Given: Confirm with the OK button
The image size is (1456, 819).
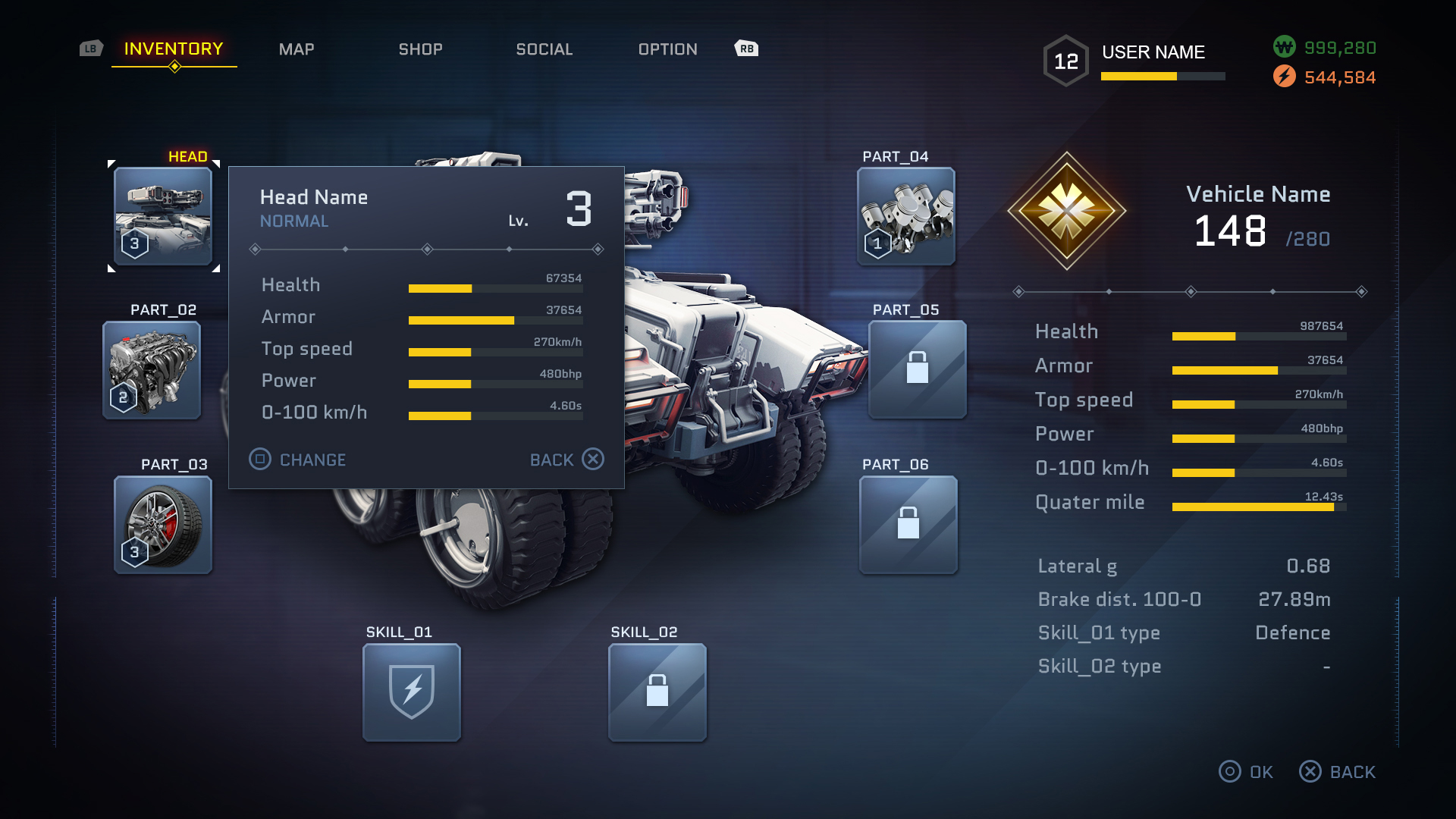Looking at the screenshot, I should point(1246,772).
